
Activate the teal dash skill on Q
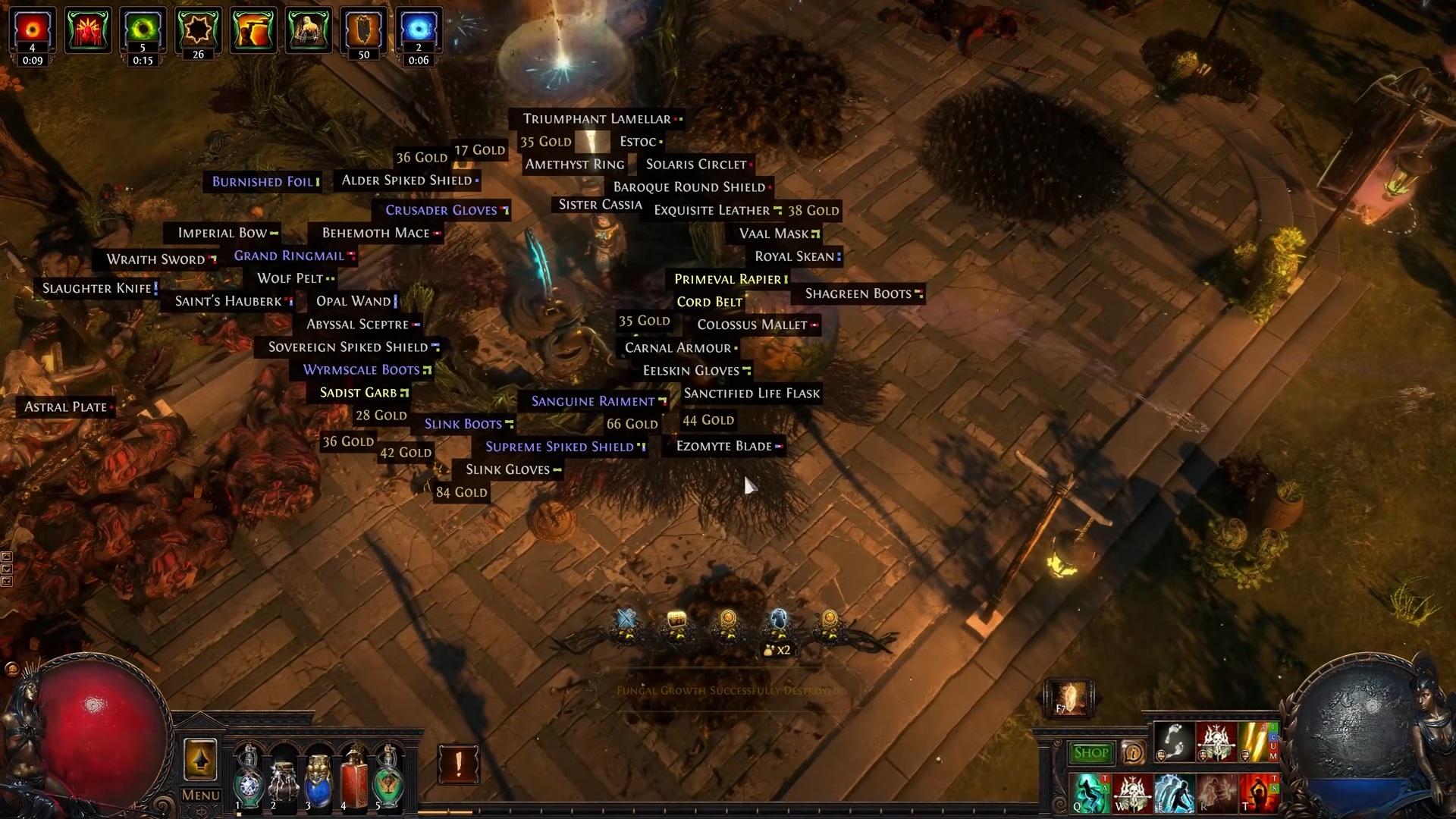[x=1089, y=792]
